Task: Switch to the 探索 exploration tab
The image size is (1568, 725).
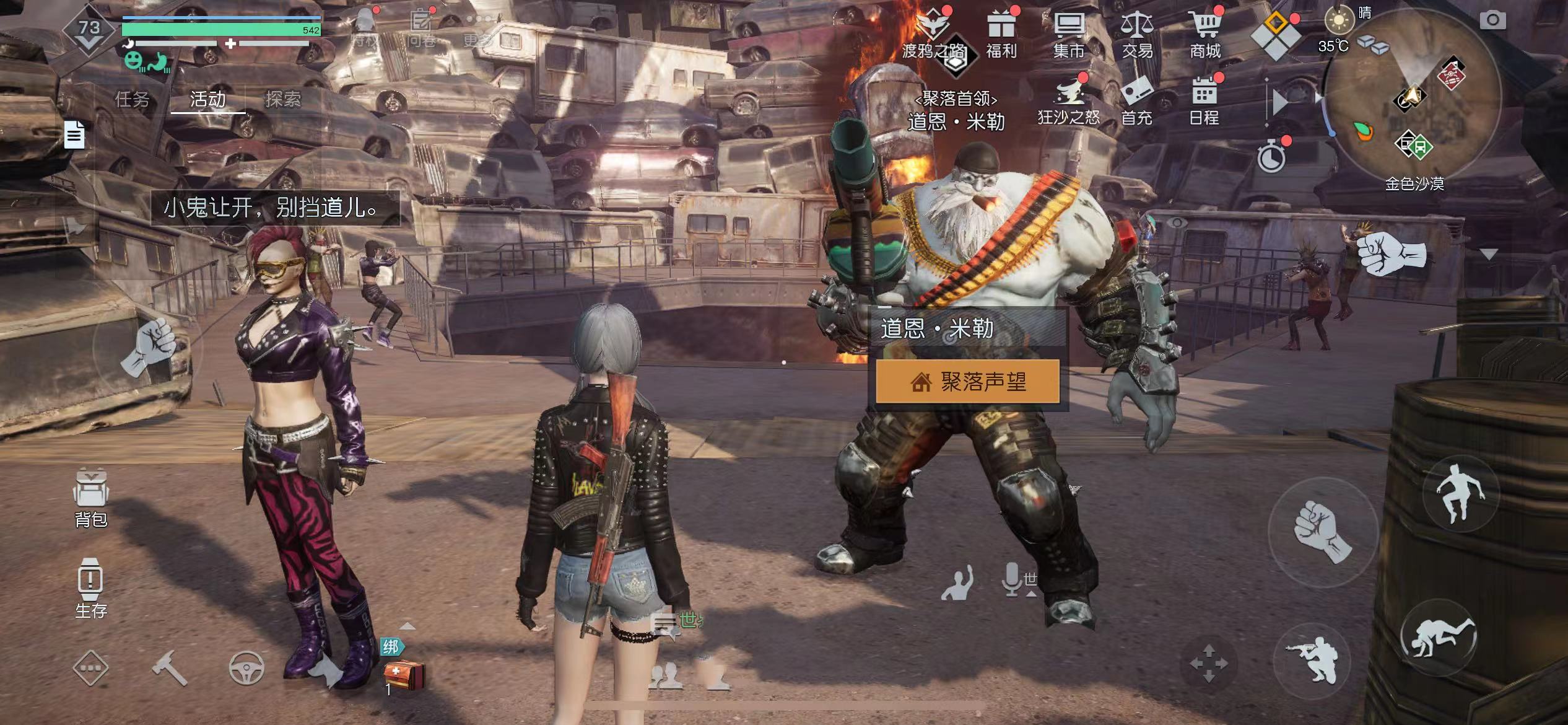Action: click(x=283, y=99)
